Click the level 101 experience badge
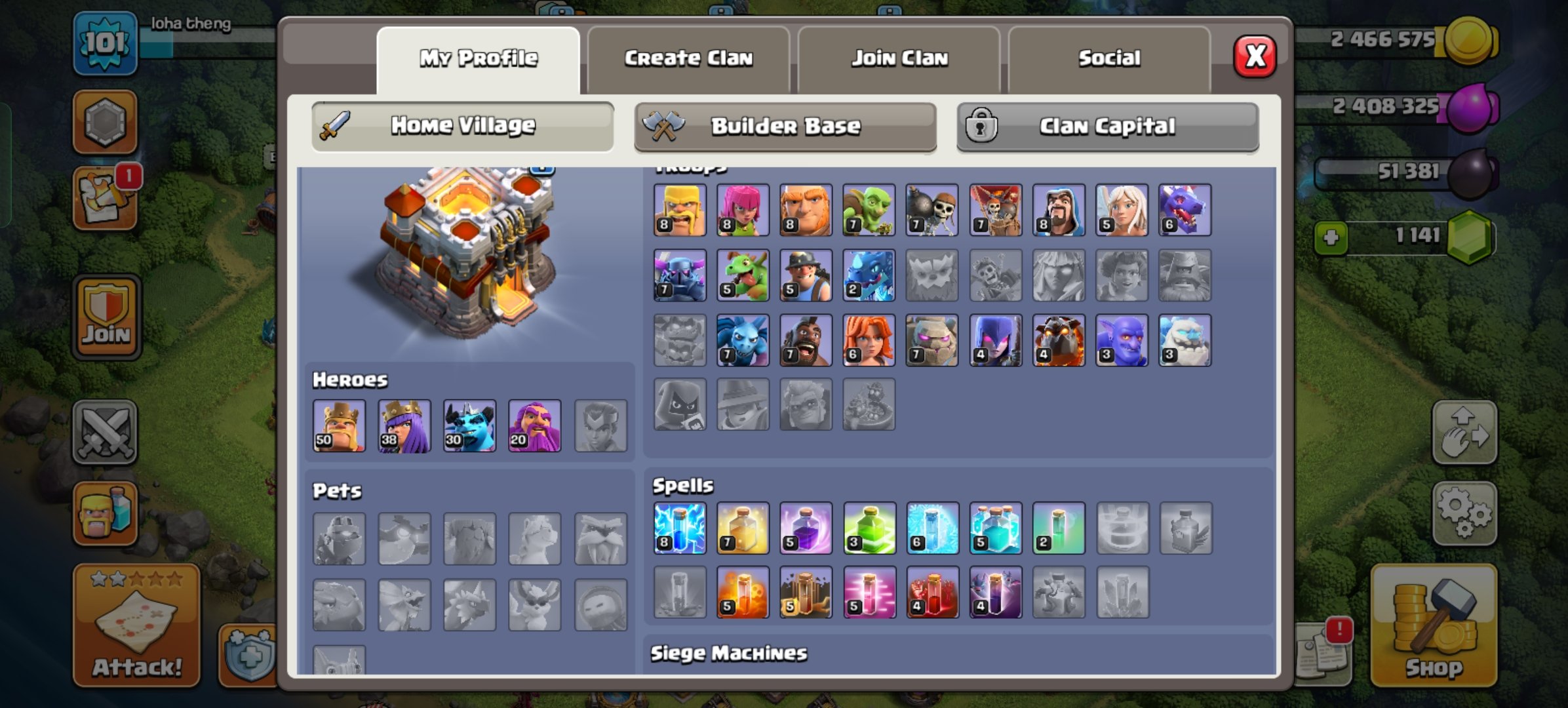The image size is (1568, 708). [x=105, y=43]
